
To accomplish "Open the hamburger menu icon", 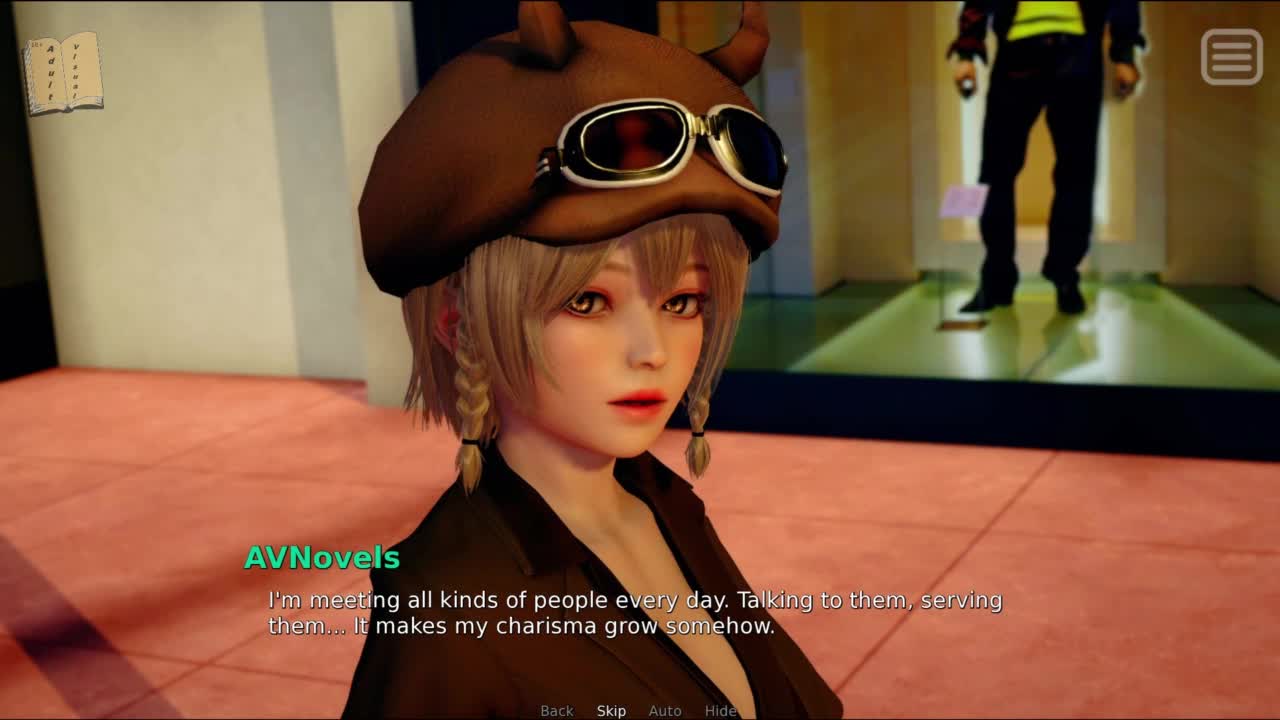I will (1231, 56).
